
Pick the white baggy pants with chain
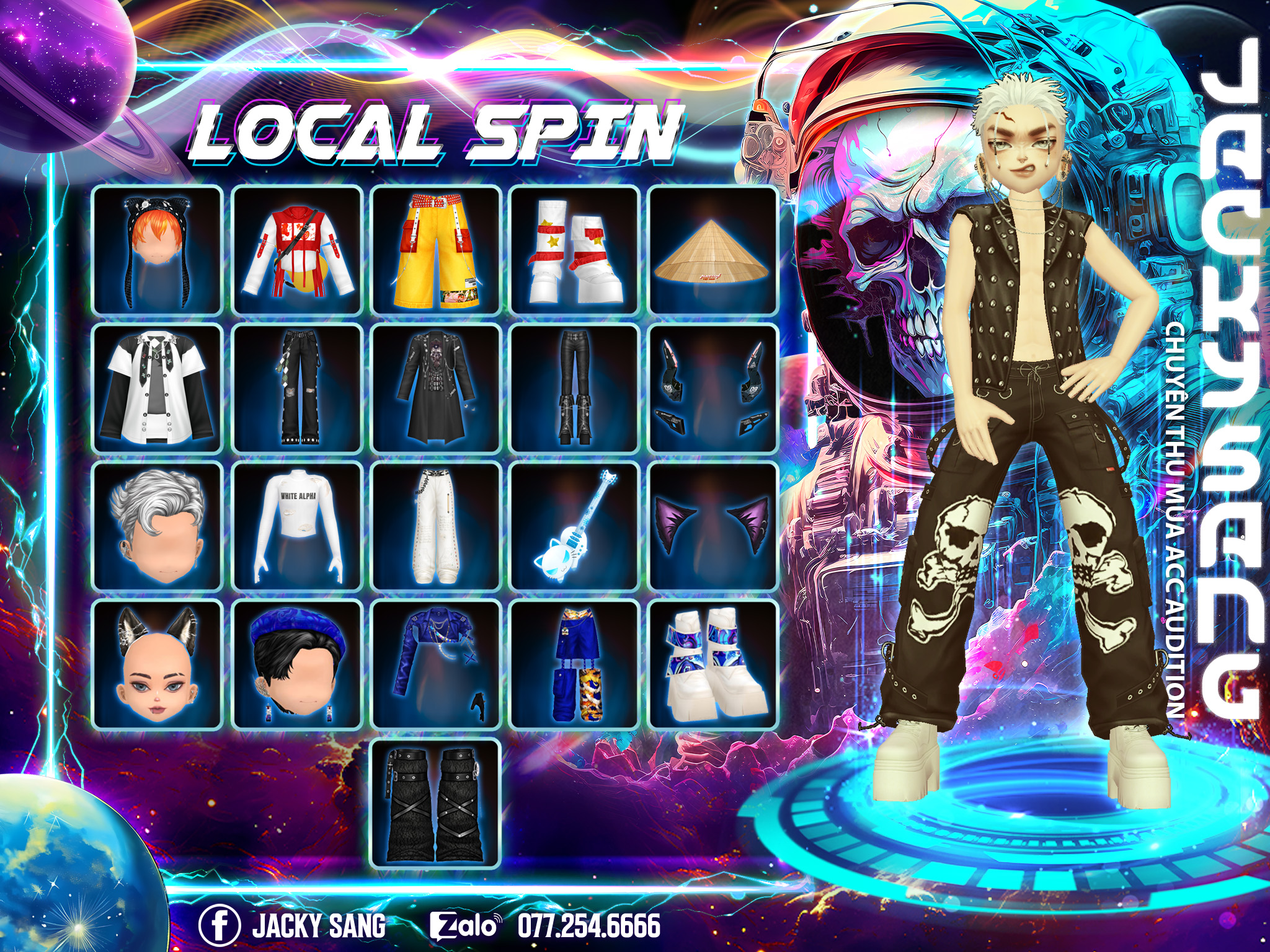[435, 526]
